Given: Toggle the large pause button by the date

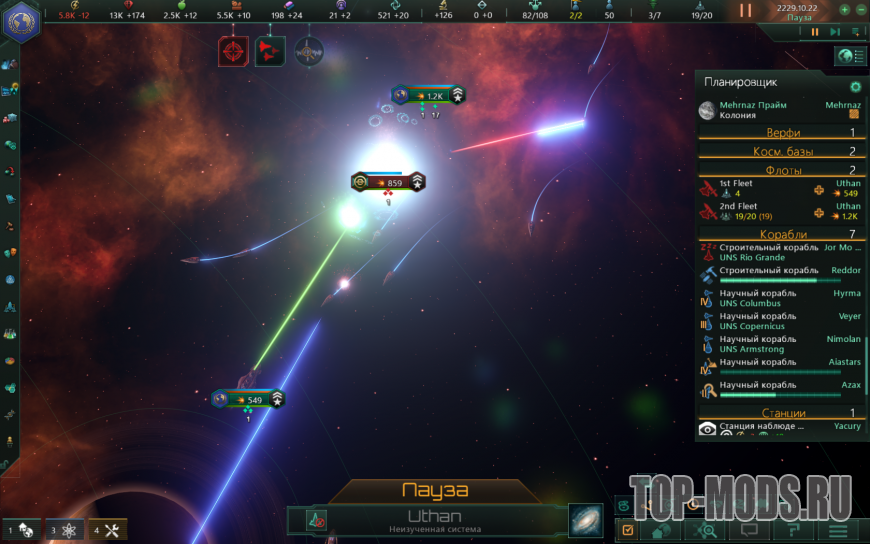Looking at the screenshot, I should tap(745, 11).
